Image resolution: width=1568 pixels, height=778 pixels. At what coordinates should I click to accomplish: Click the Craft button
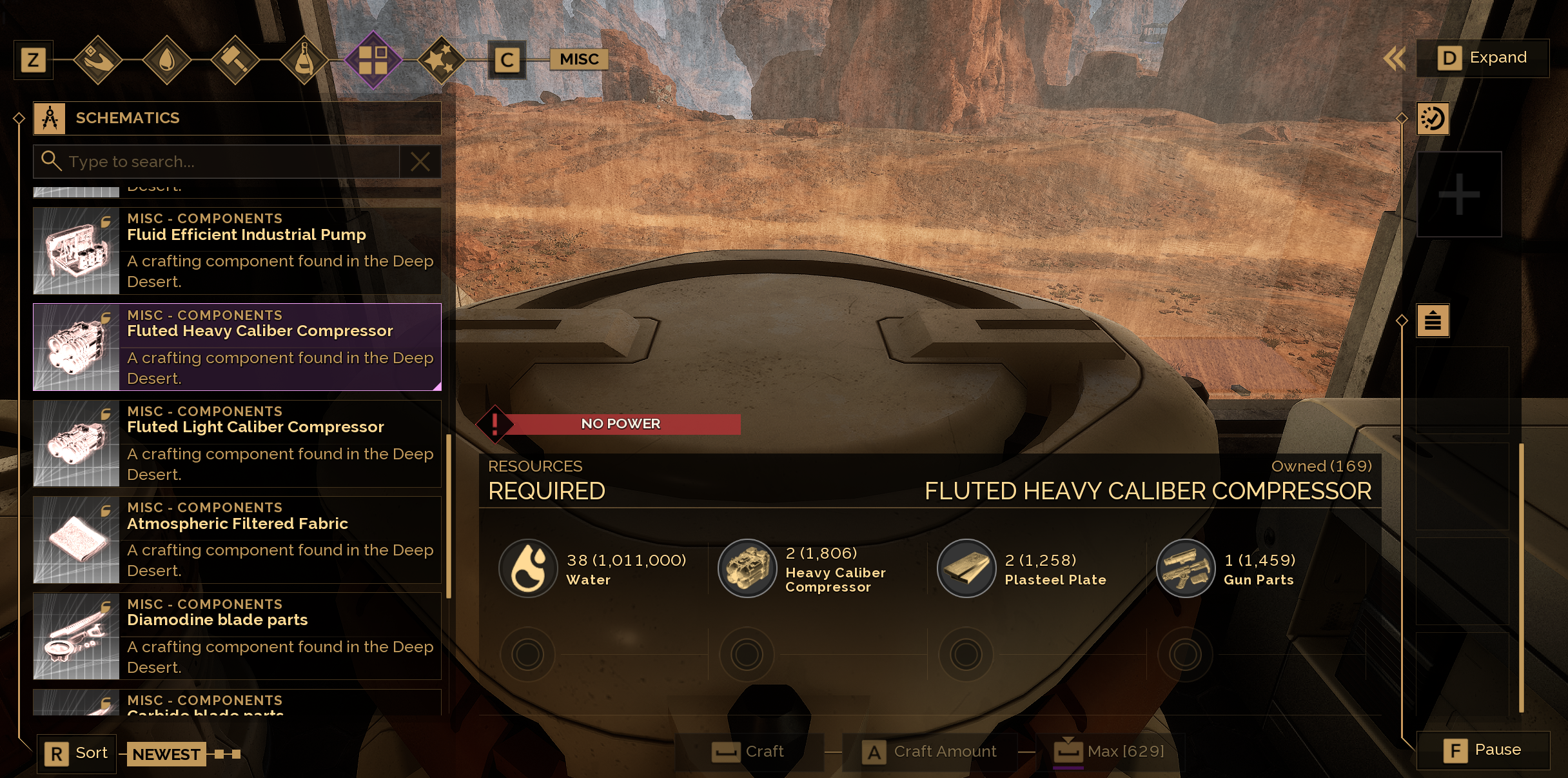[x=749, y=752]
